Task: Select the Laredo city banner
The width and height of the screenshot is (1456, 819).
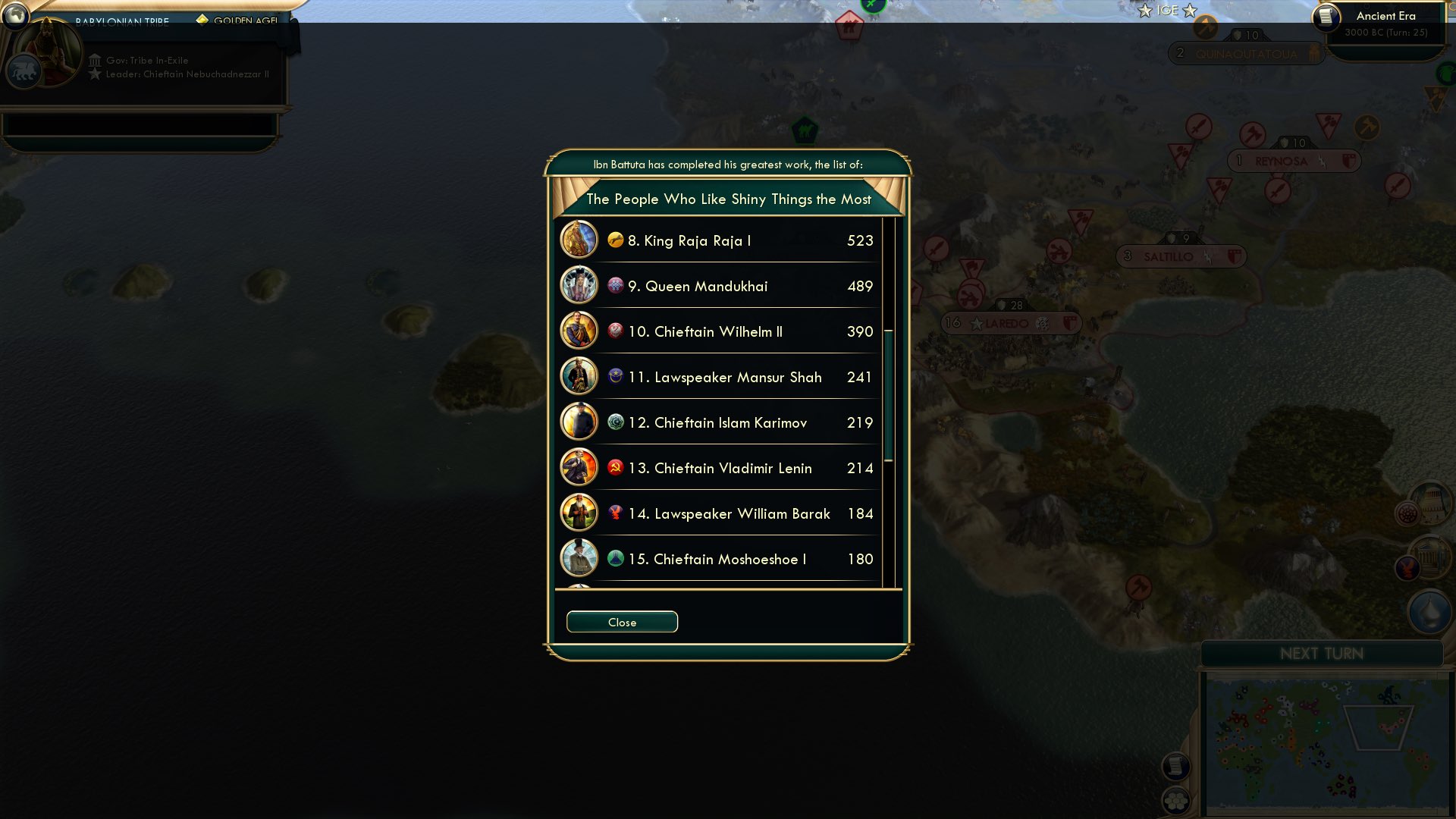Action: pyautogui.click(x=1006, y=323)
